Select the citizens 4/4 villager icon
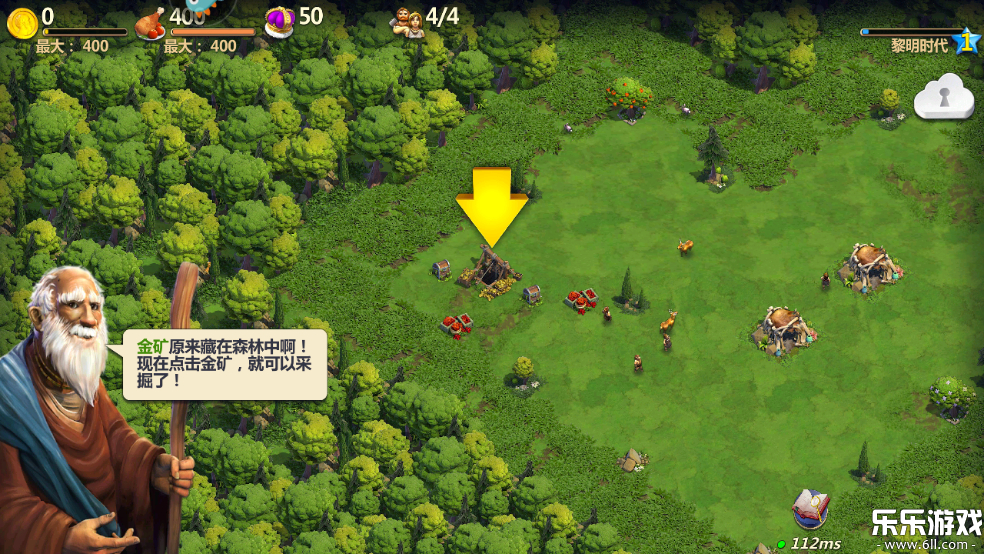The width and height of the screenshot is (984, 554). pos(407,21)
